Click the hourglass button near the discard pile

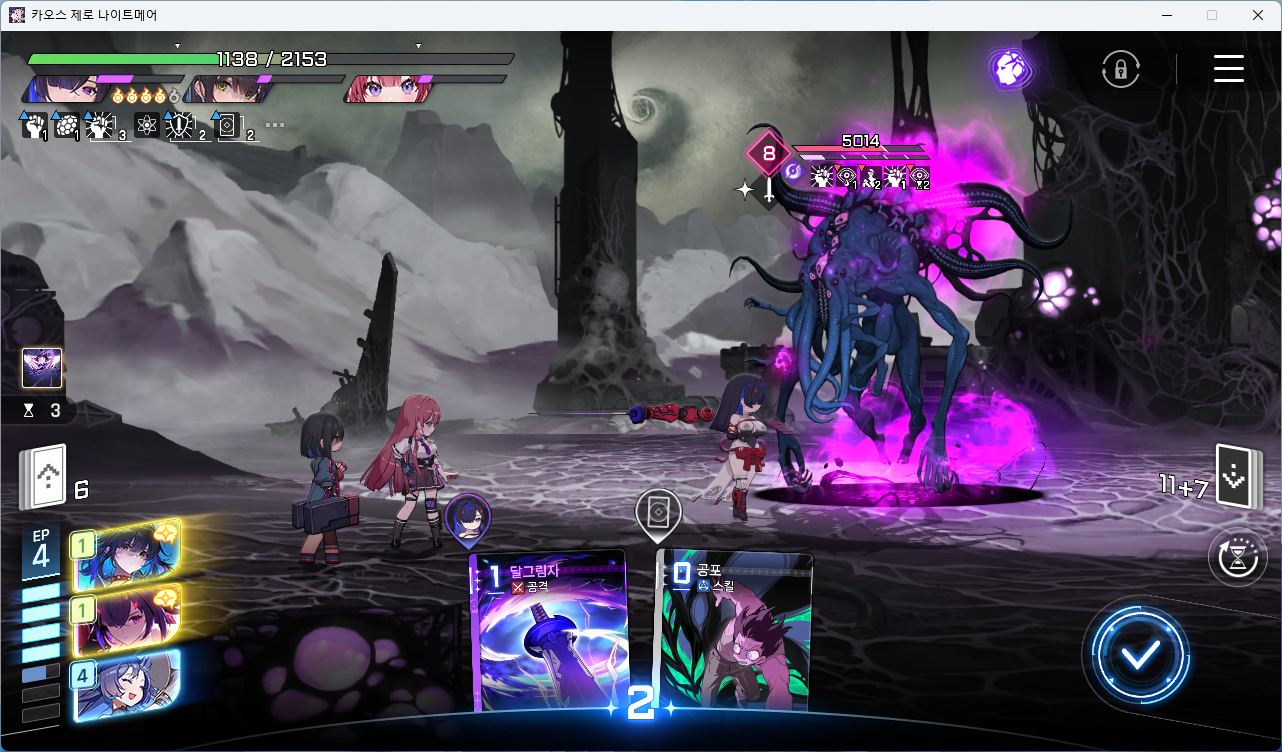click(1237, 557)
